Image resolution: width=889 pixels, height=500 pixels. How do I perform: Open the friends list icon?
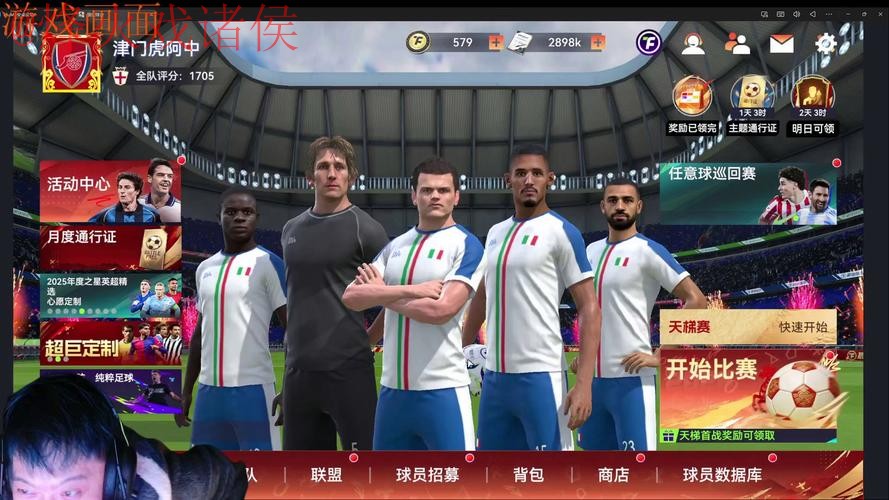click(x=737, y=43)
